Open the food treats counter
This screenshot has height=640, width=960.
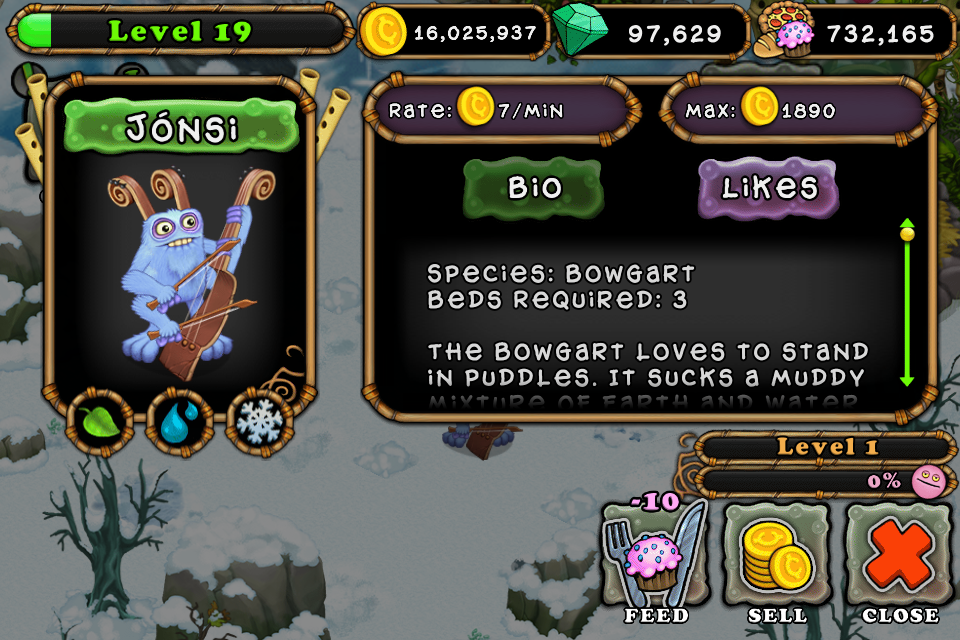click(x=857, y=32)
